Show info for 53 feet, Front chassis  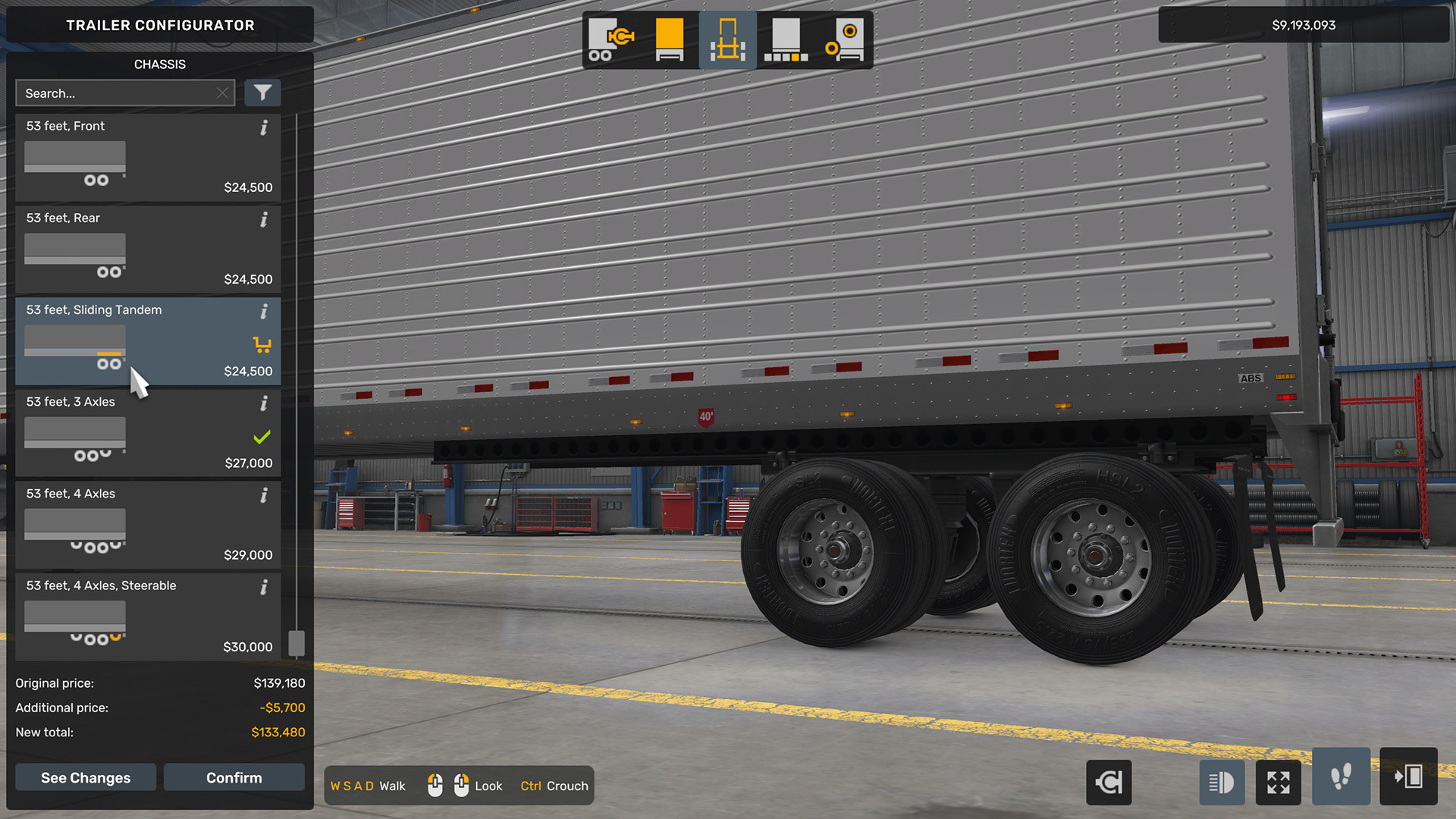(x=264, y=127)
